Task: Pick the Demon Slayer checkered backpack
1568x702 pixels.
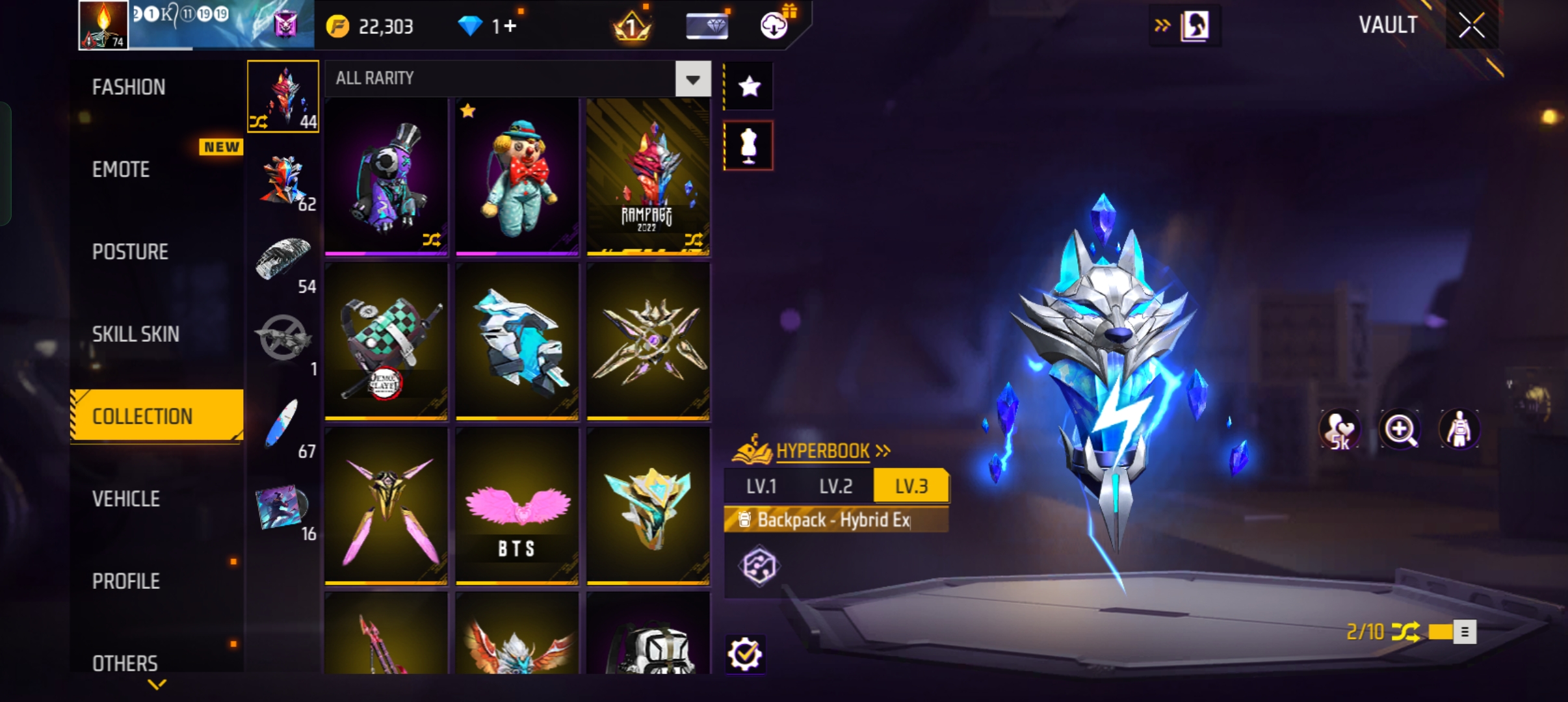Action: [386, 341]
